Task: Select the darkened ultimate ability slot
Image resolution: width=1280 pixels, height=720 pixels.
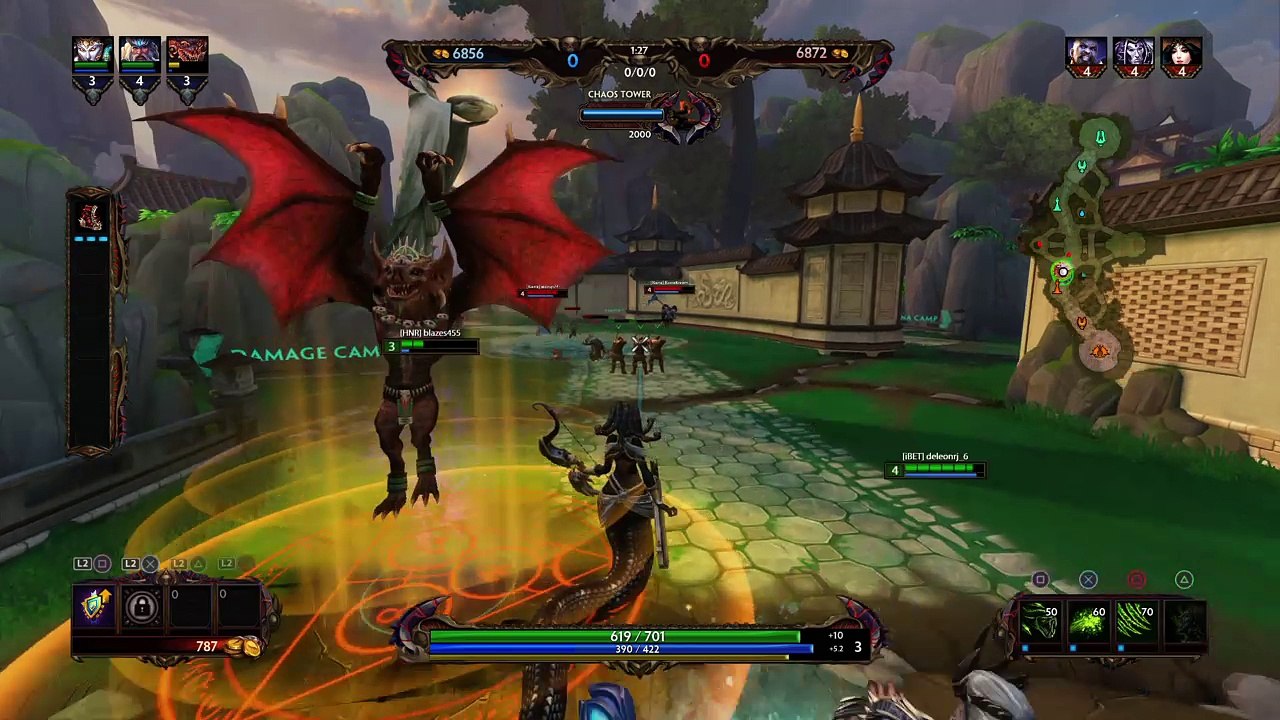Action: (1184, 621)
